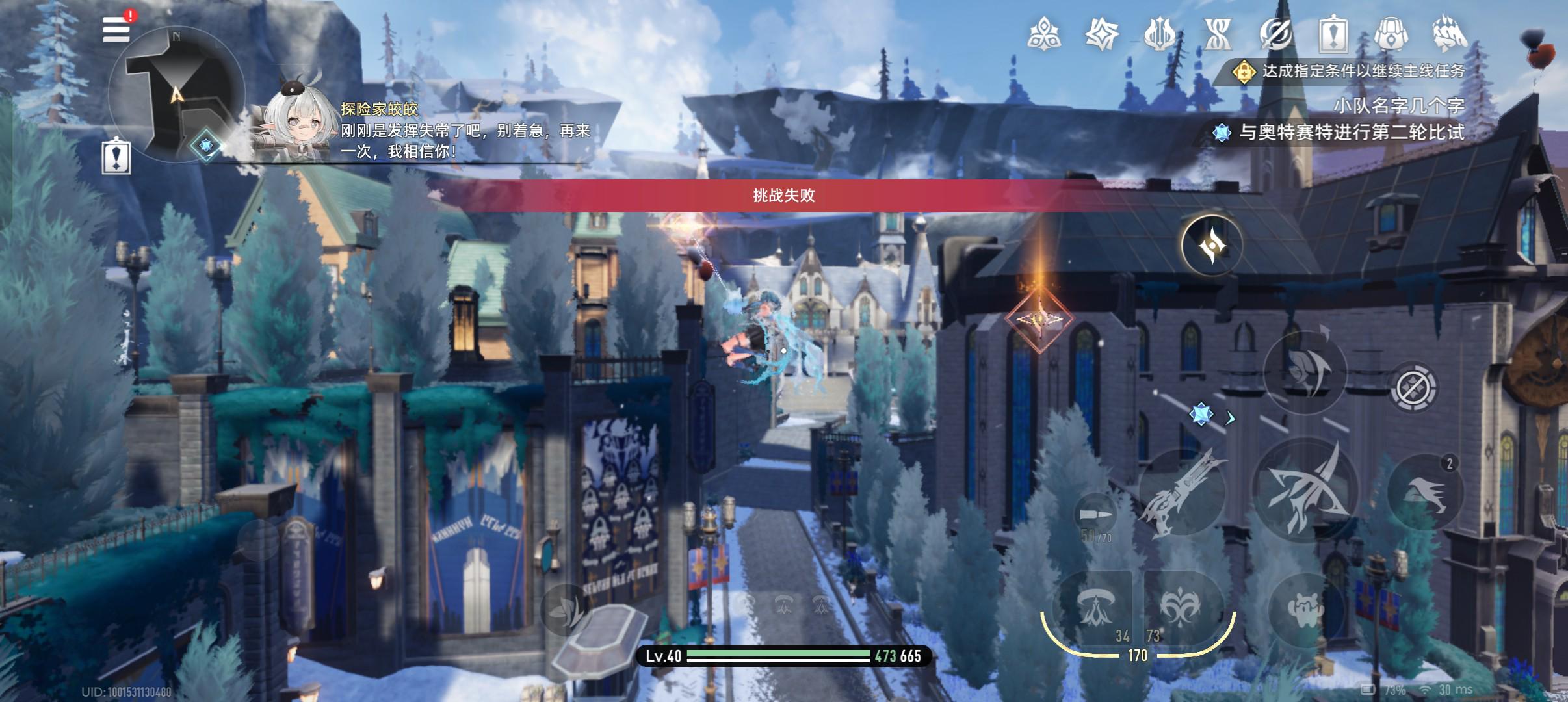Open the backpack inventory
The width and height of the screenshot is (1568, 702).
click(1391, 34)
